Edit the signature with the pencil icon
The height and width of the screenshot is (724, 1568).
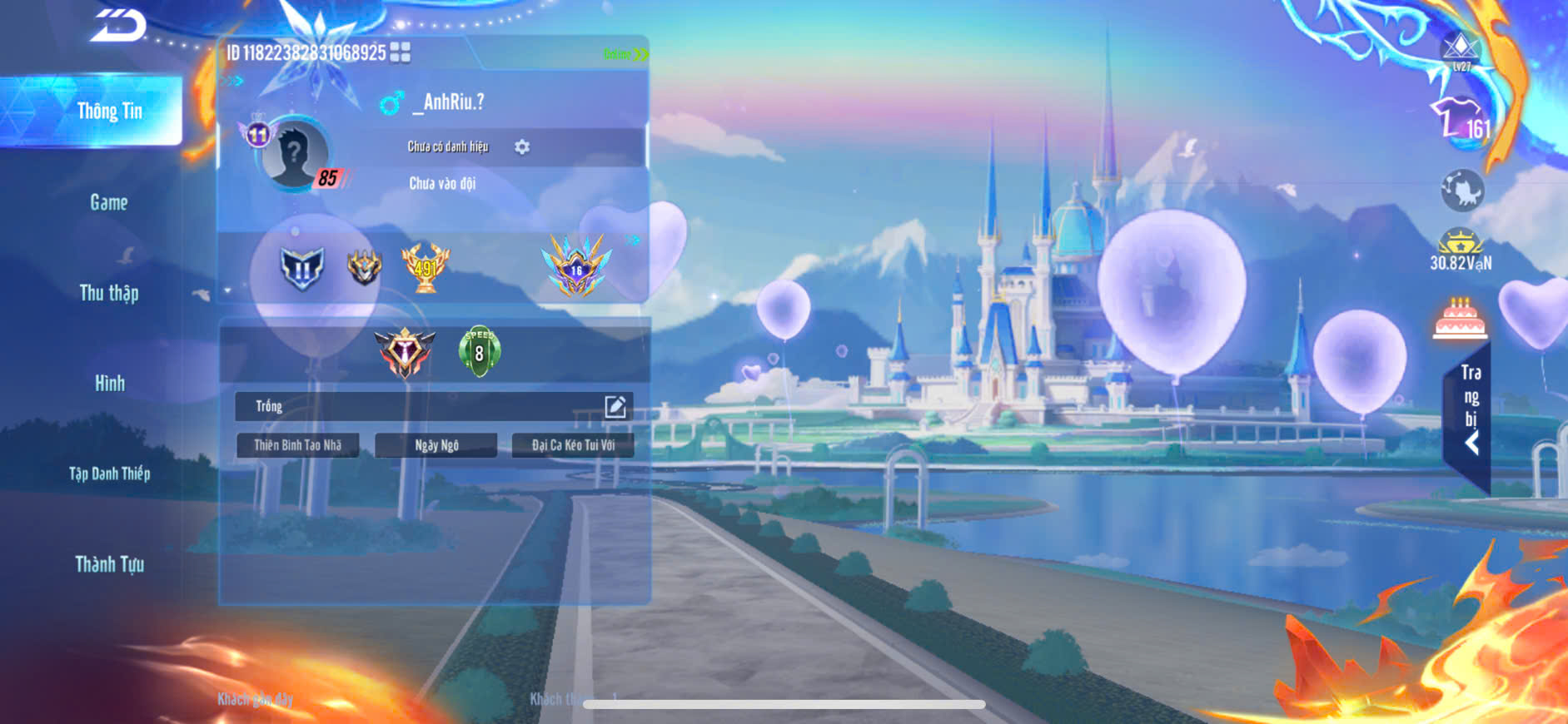[615, 406]
